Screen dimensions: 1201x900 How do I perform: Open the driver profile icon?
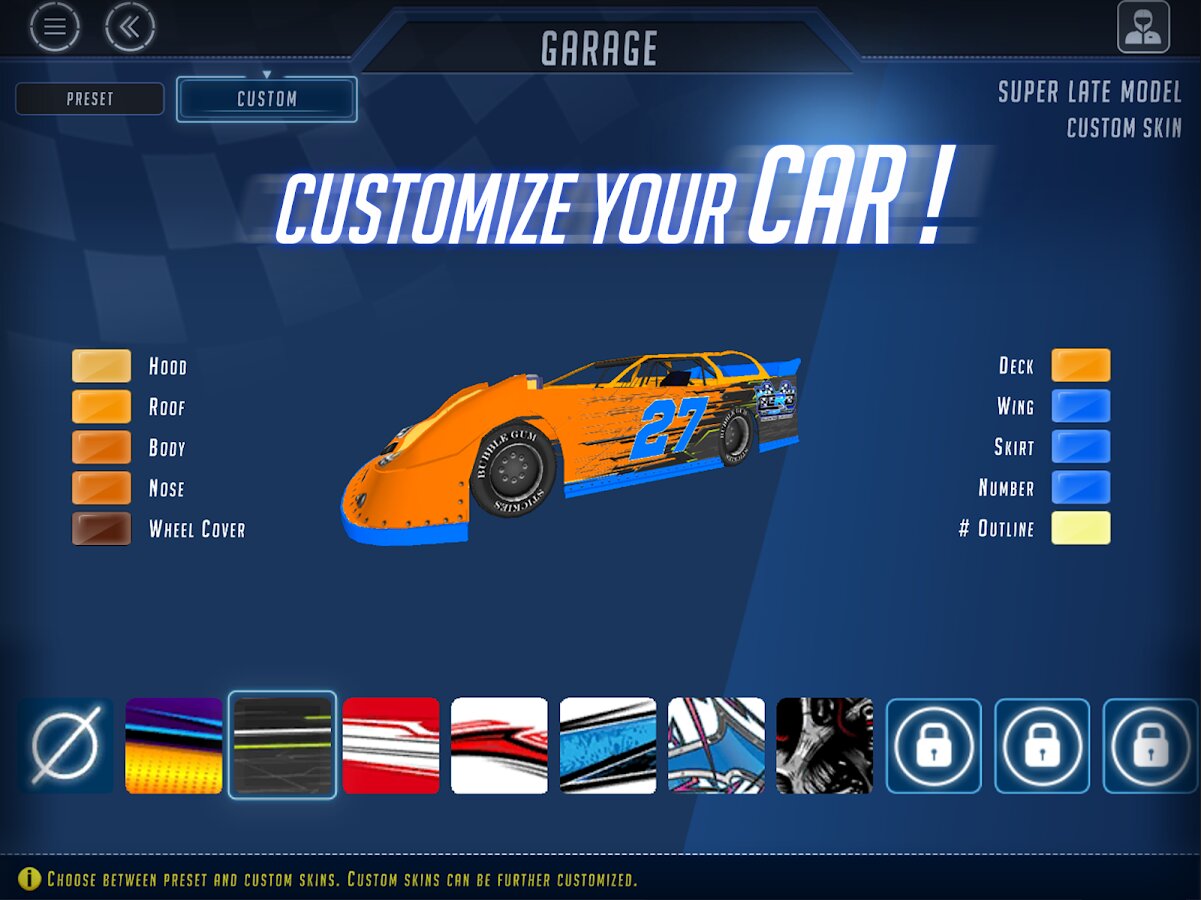click(1143, 28)
